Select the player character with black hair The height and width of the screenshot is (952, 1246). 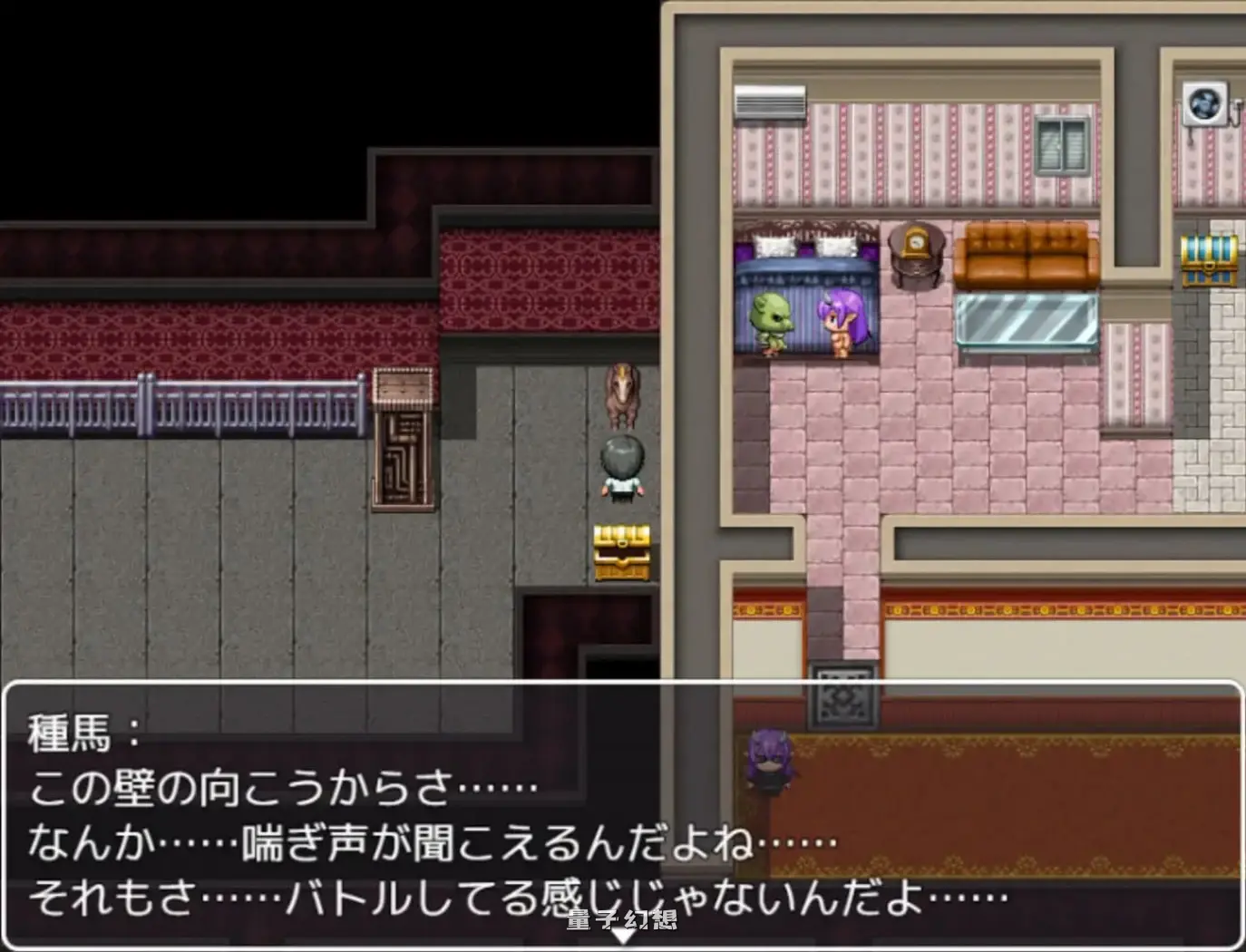620,467
